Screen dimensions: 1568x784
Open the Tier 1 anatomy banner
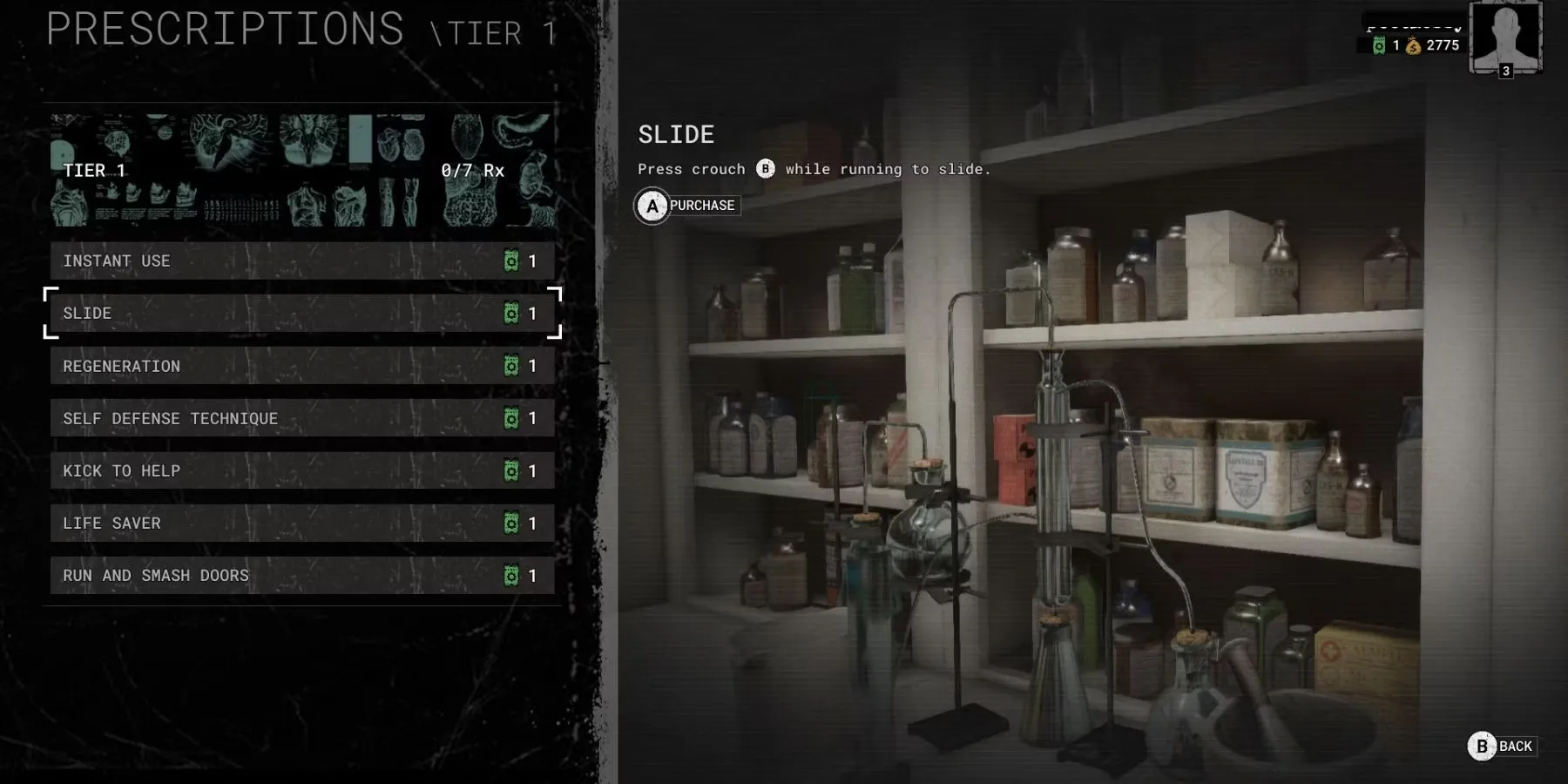[301, 171]
